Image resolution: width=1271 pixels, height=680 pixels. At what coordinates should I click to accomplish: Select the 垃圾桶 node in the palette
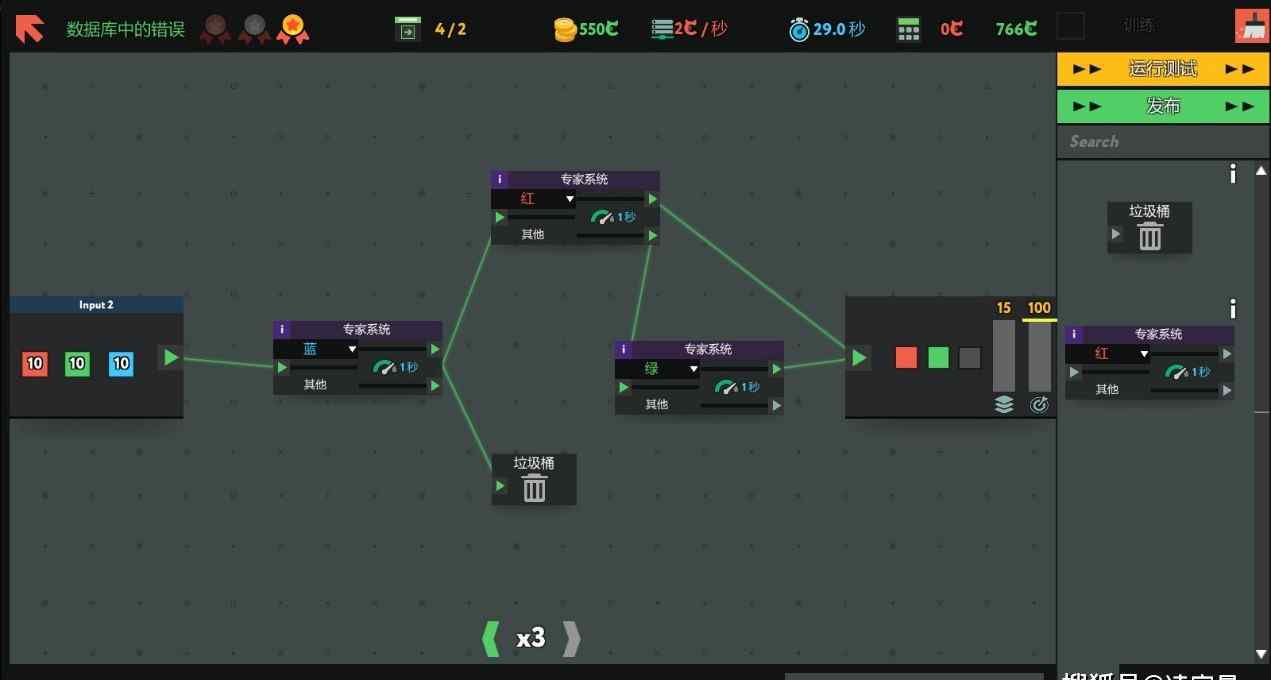click(1149, 228)
